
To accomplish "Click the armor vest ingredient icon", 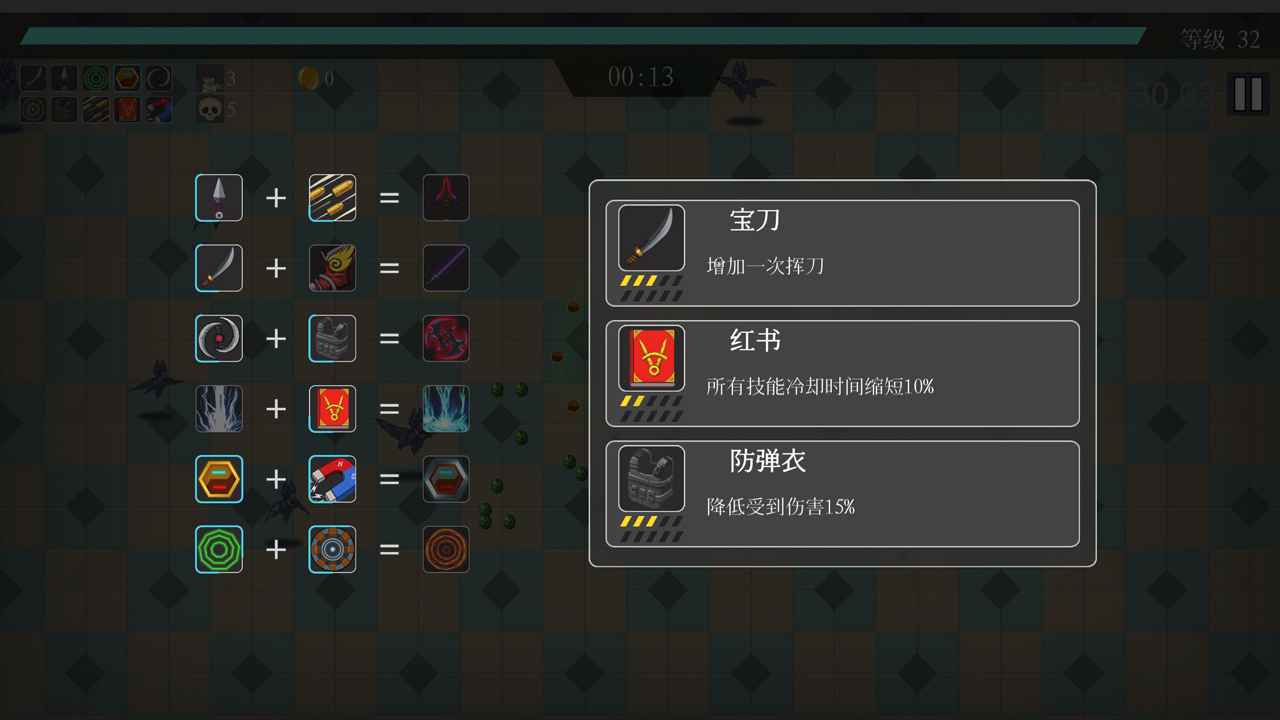I will [332, 338].
